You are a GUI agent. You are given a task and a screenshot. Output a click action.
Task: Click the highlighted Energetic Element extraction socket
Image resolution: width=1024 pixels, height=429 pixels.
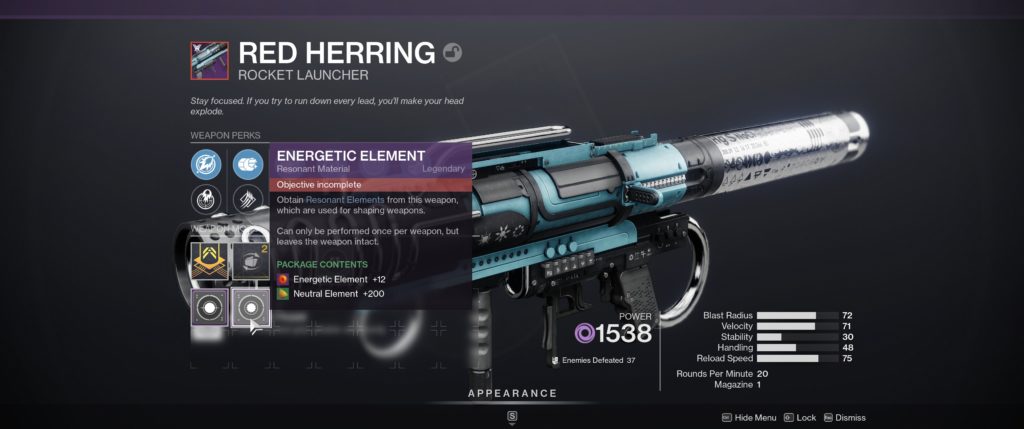click(x=249, y=307)
